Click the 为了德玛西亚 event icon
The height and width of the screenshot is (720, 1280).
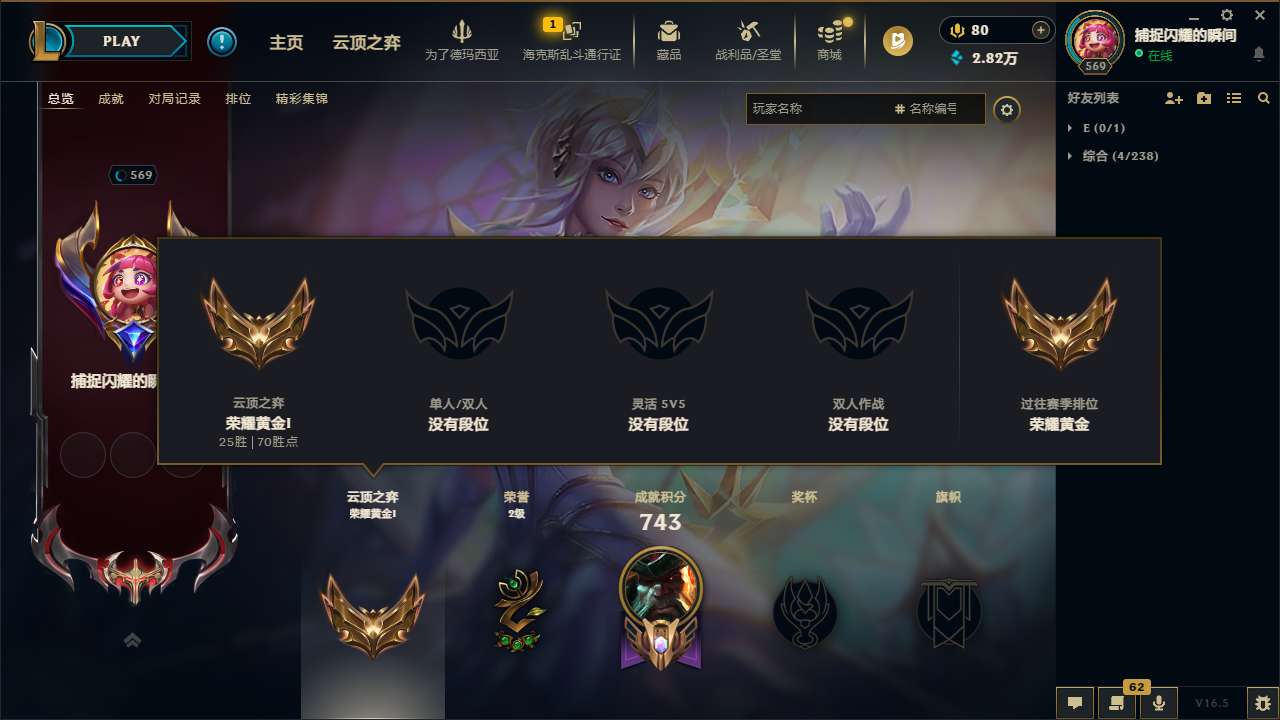click(463, 35)
